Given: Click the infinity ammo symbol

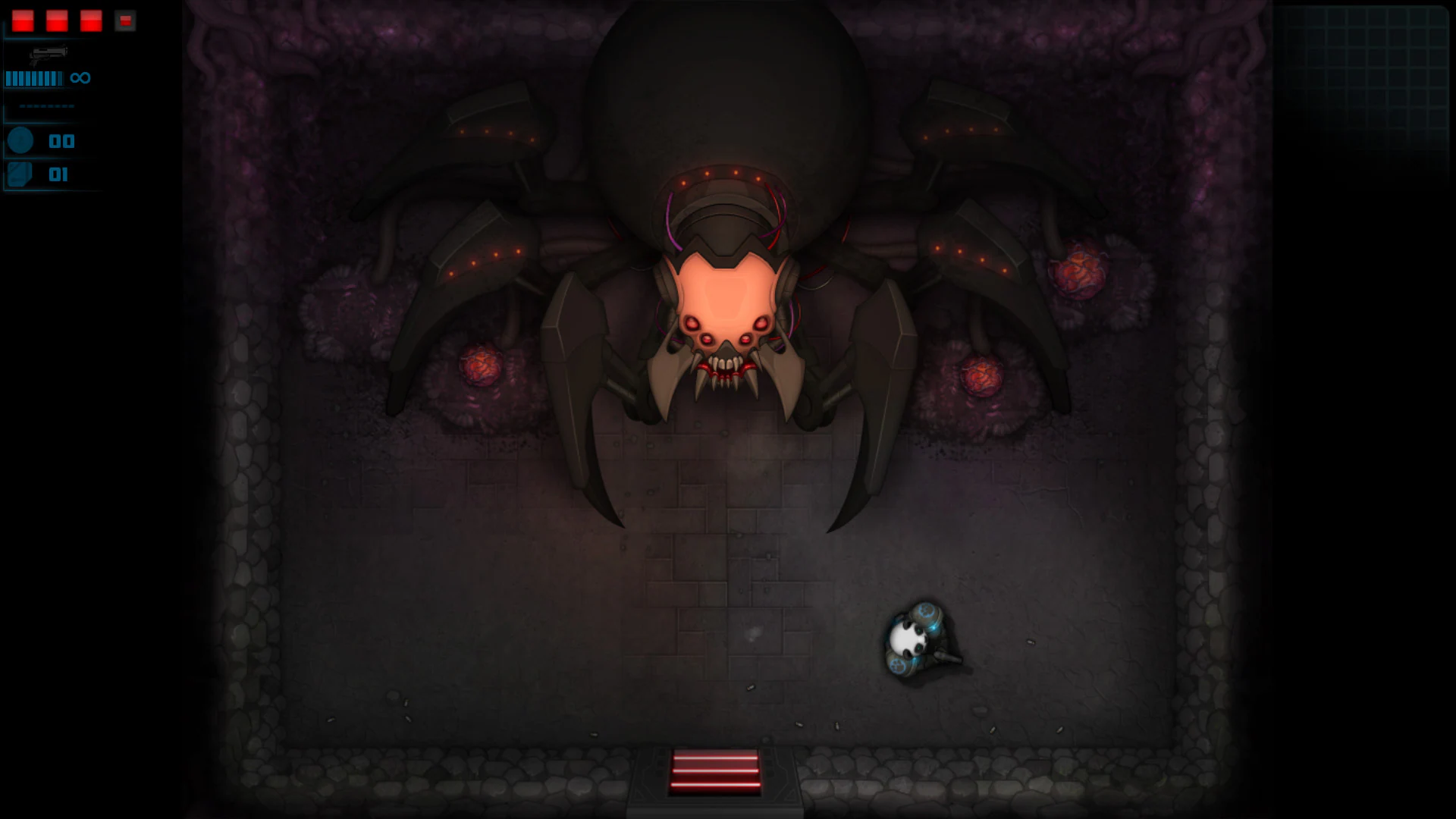Looking at the screenshot, I should [x=79, y=77].
